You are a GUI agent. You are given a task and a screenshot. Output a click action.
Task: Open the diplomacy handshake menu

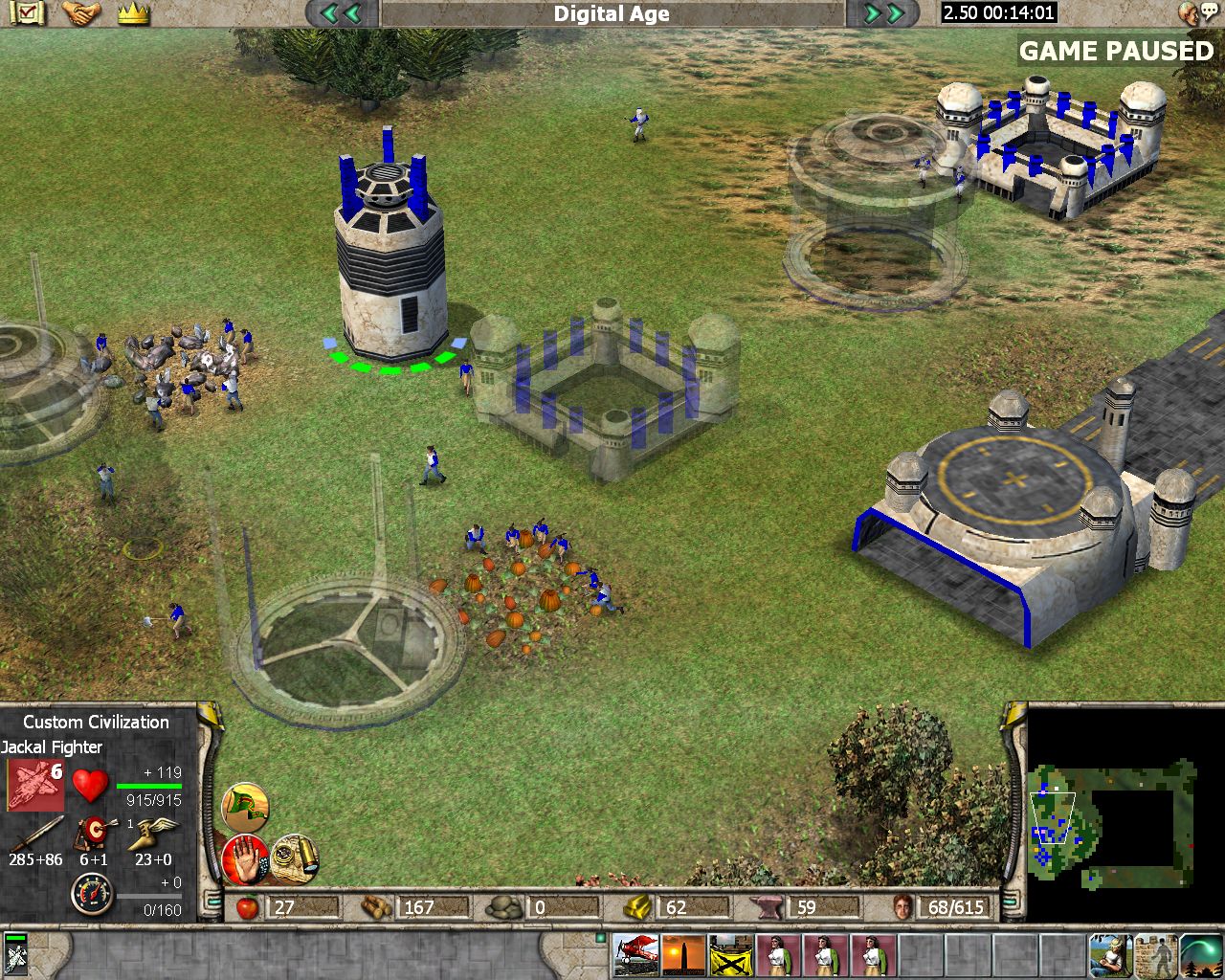pyautogui.click(x=82, y=13)
